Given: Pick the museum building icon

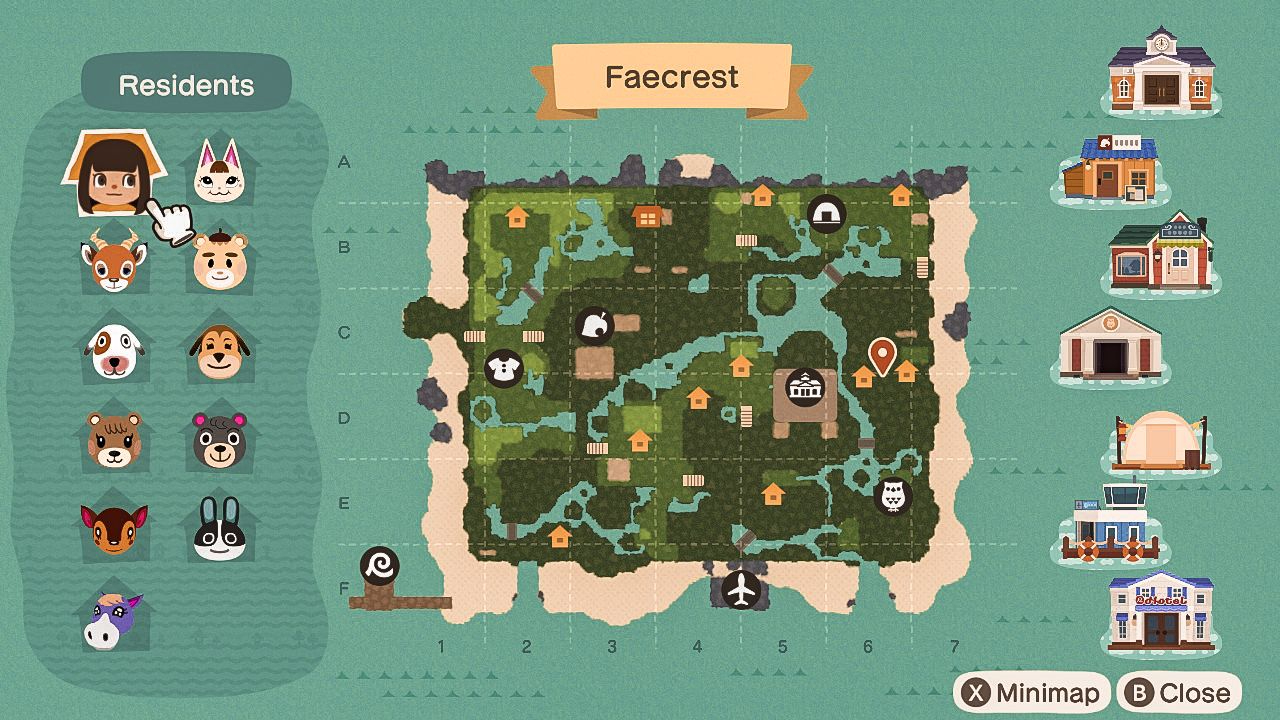Looking at the screenshot, I should pyautogui.click(x=1110, y=346).
